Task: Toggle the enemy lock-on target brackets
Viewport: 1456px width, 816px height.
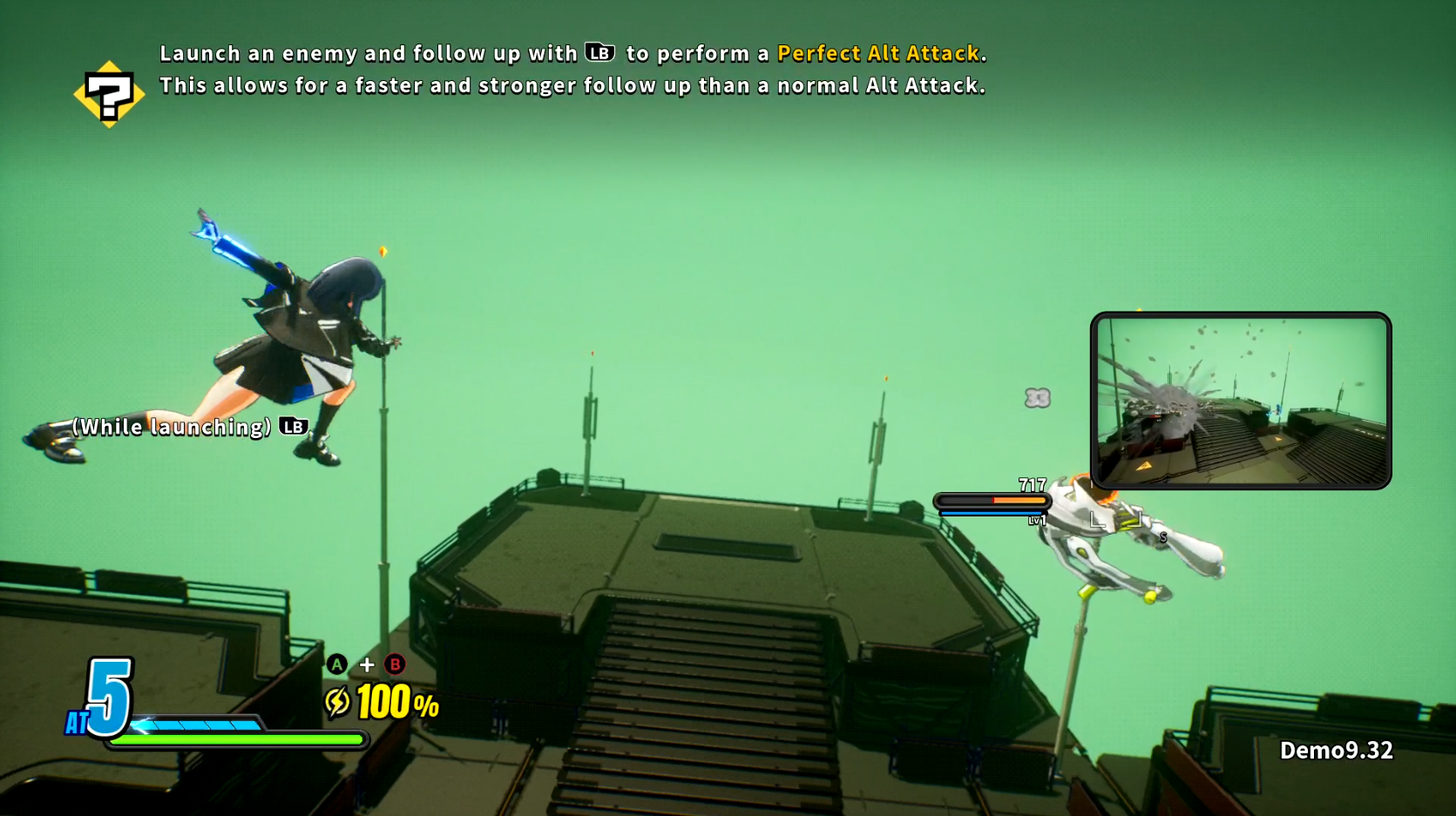Action: pyautogui.click(x=1118, y=519)
